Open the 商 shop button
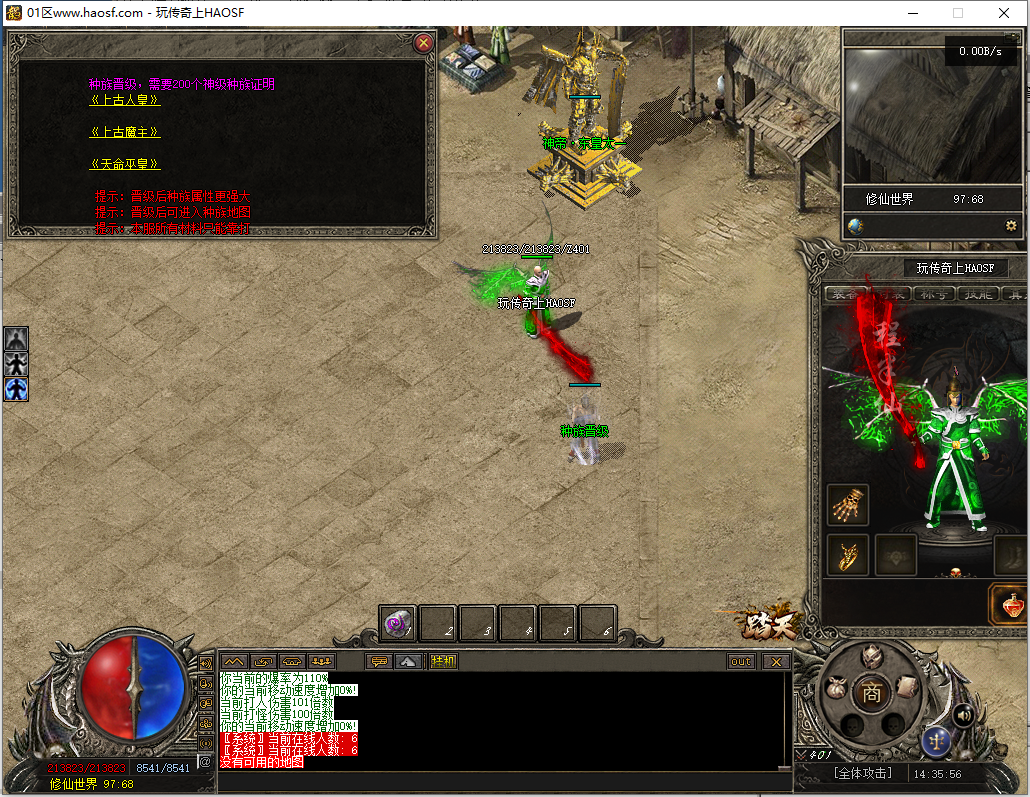Viewport: 1030px width, 797px height. click(872, 692)
